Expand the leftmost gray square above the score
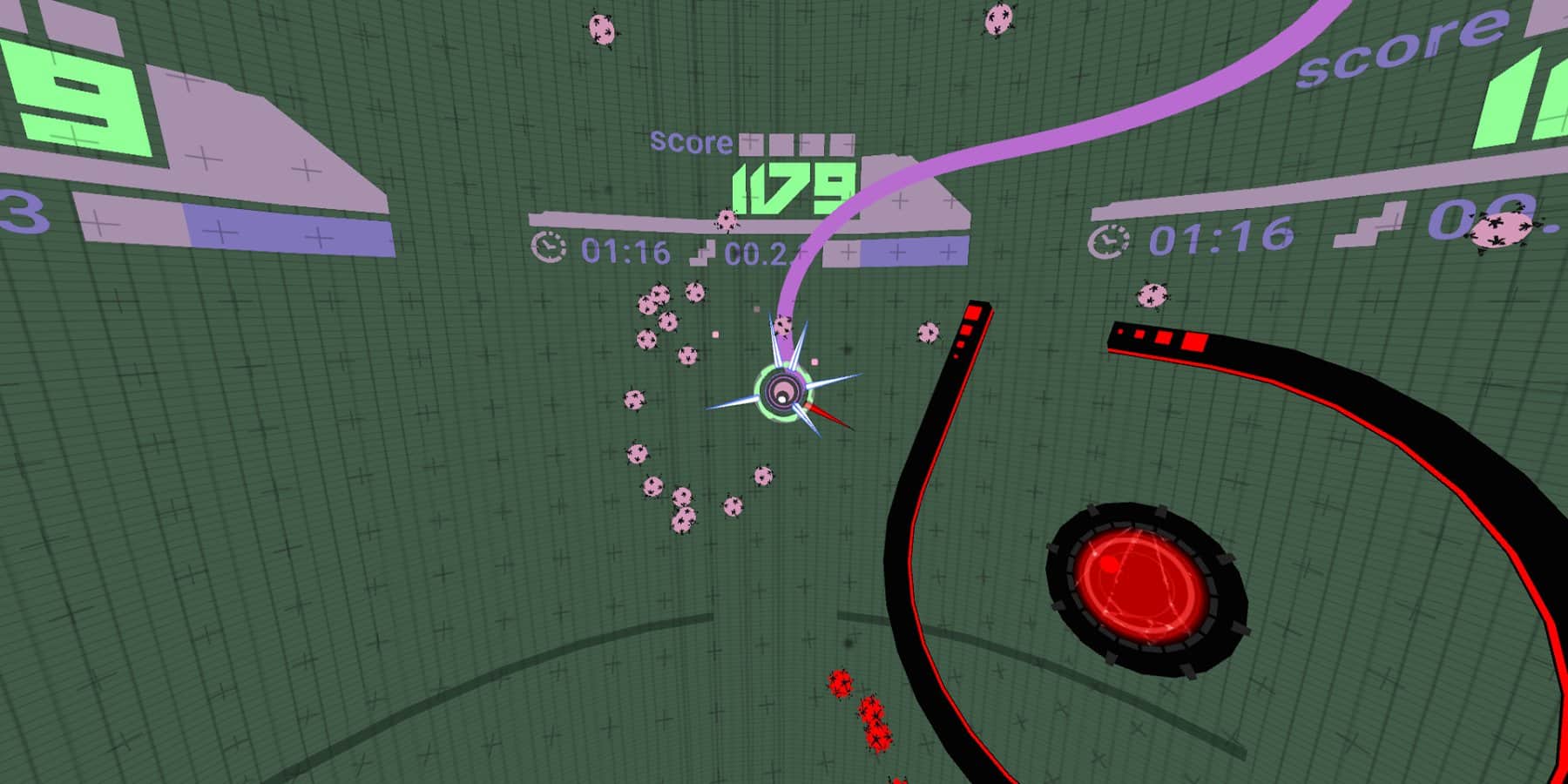 point(750,144)
